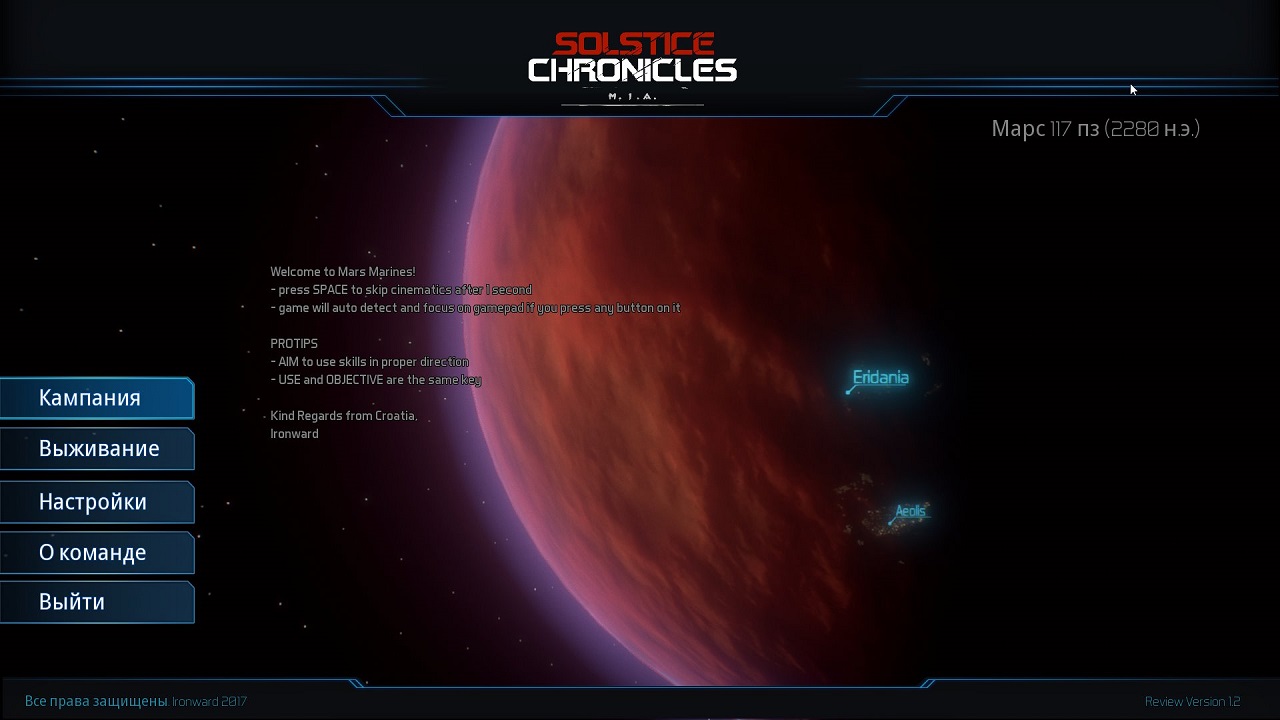Open the Кампания campaign menu
Image resolution: width=1280 pixels, height=720 pixels.
click(96, 398)
